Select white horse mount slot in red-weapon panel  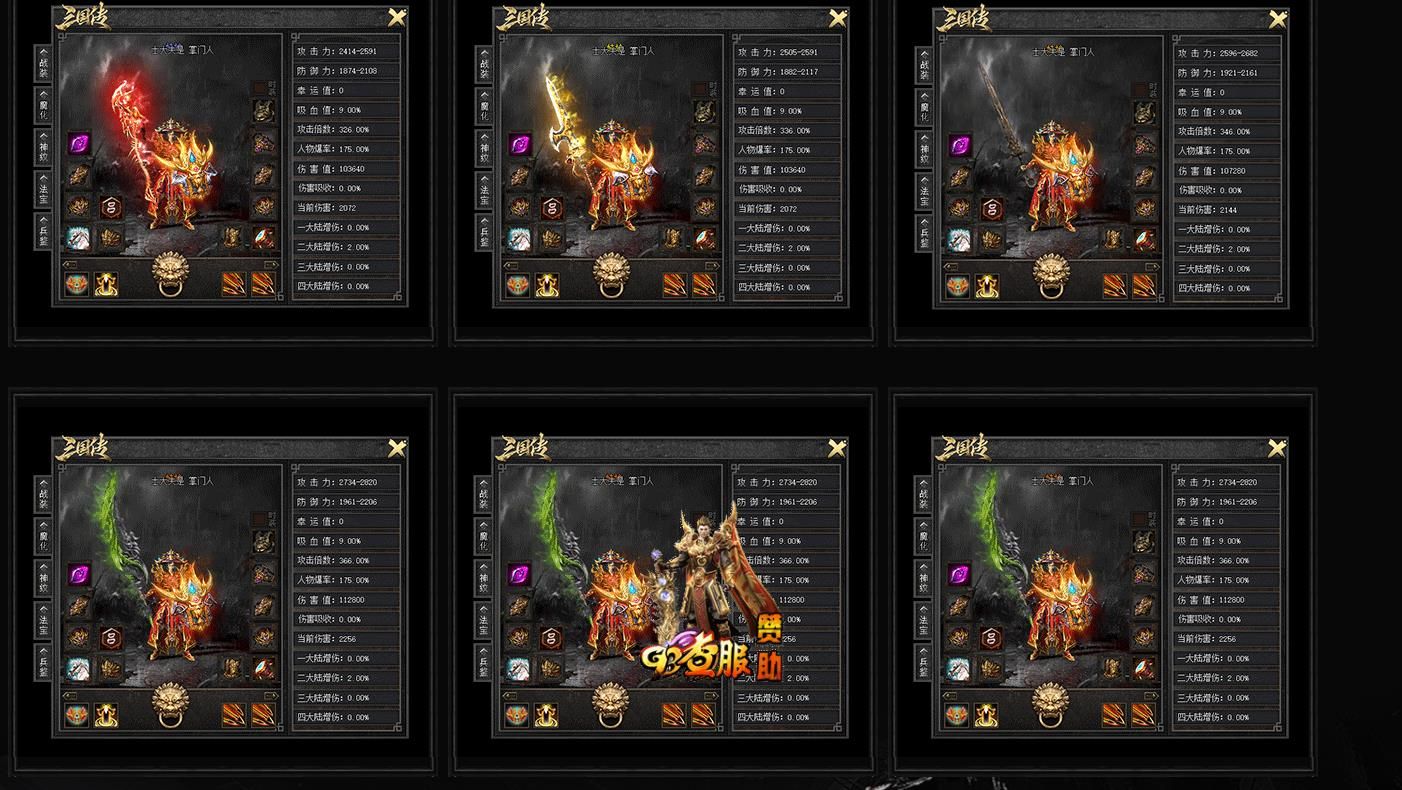pyautogui.click(x=78, y=238)
